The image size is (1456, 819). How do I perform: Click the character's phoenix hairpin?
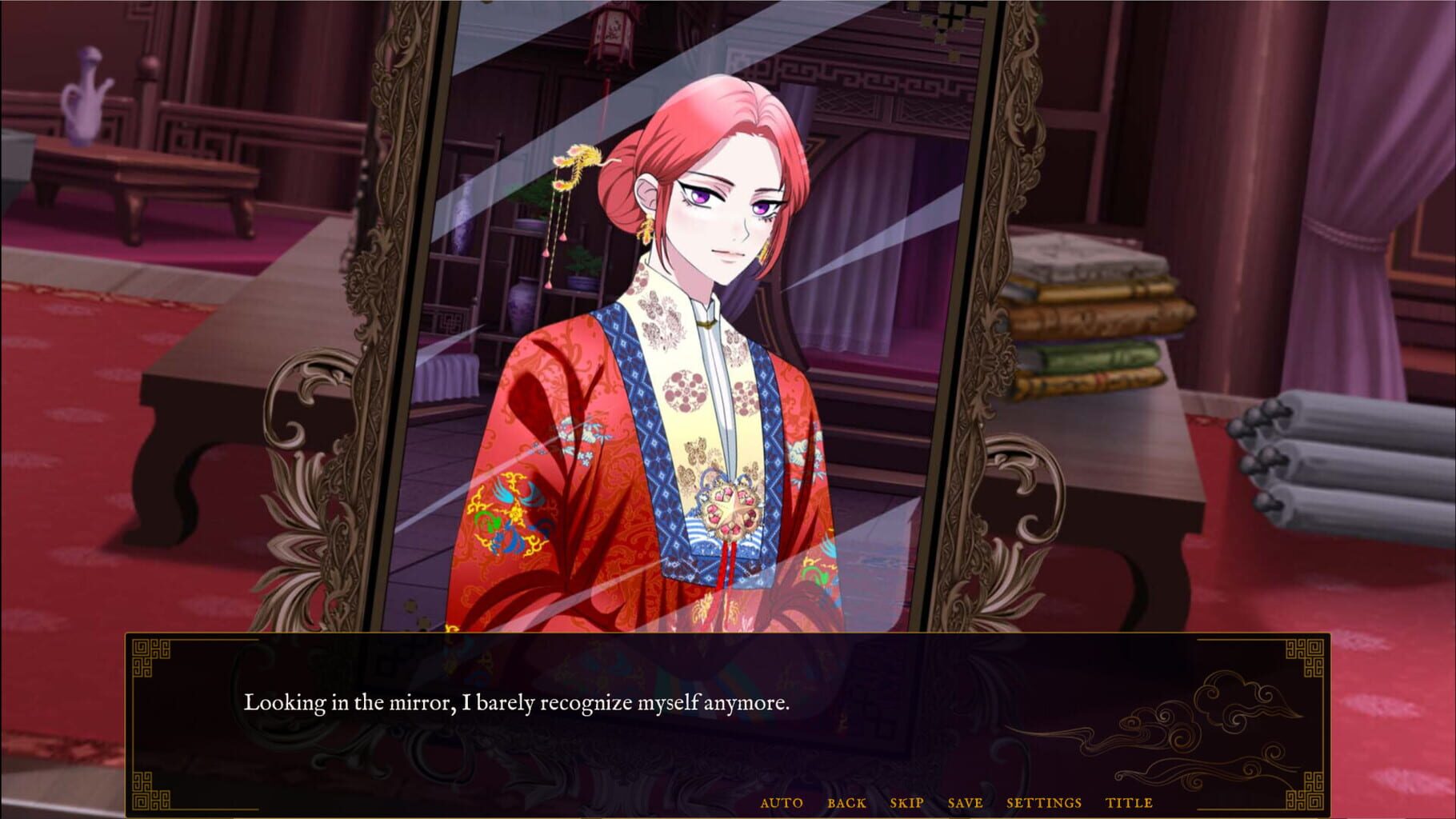pos(578,166)
